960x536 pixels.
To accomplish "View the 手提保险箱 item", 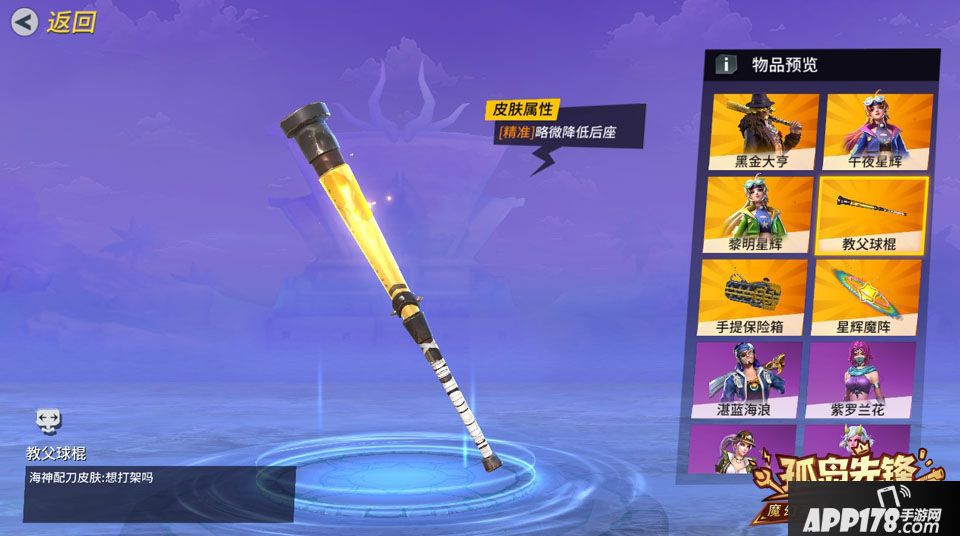I will point(752,297).
